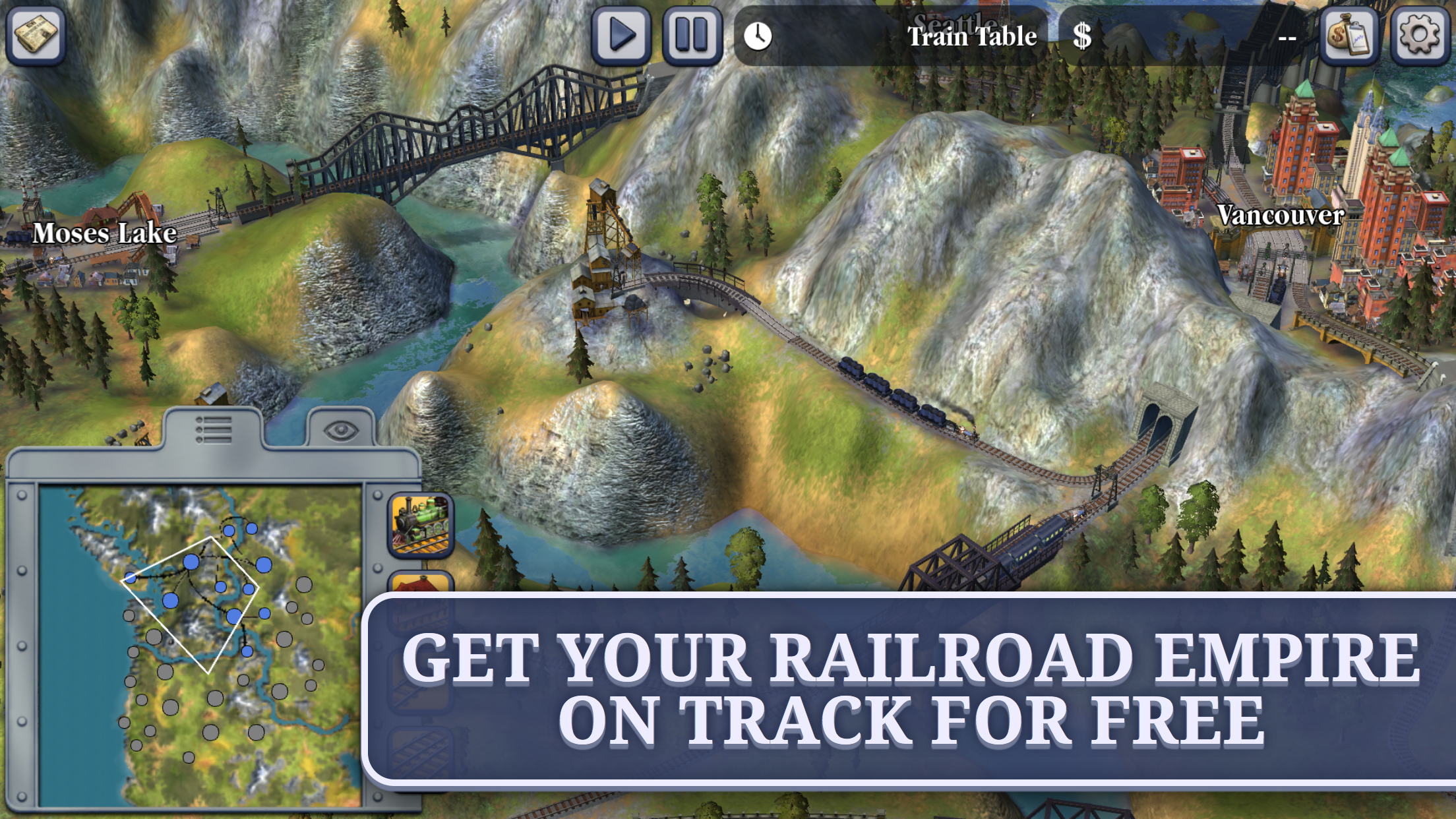Click the Vancouver city label
This screenshot has height=819, width=1456.
click(1280, 216)
